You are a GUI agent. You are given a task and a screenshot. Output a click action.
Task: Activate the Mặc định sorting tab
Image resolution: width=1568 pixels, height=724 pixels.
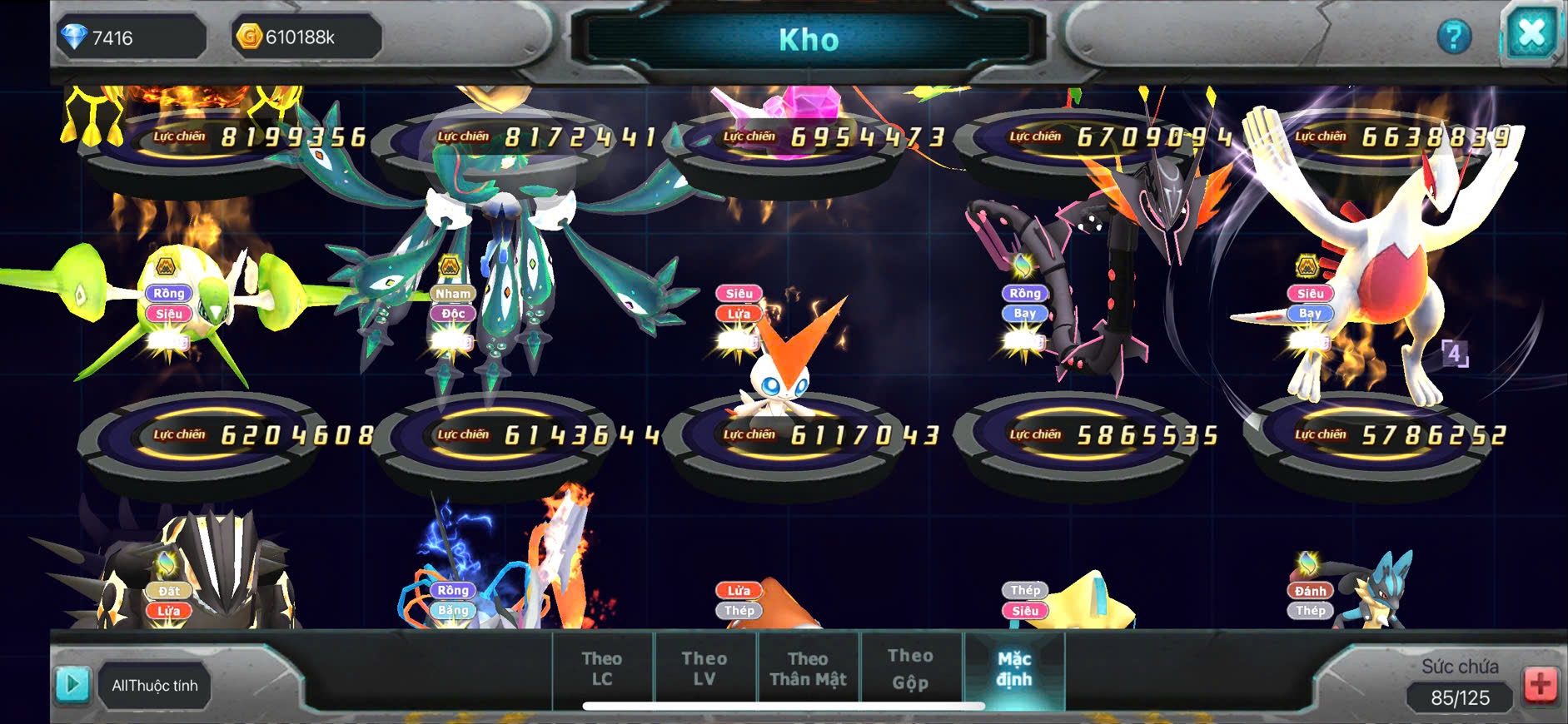pyautogui.click(x=1014, y=669)
